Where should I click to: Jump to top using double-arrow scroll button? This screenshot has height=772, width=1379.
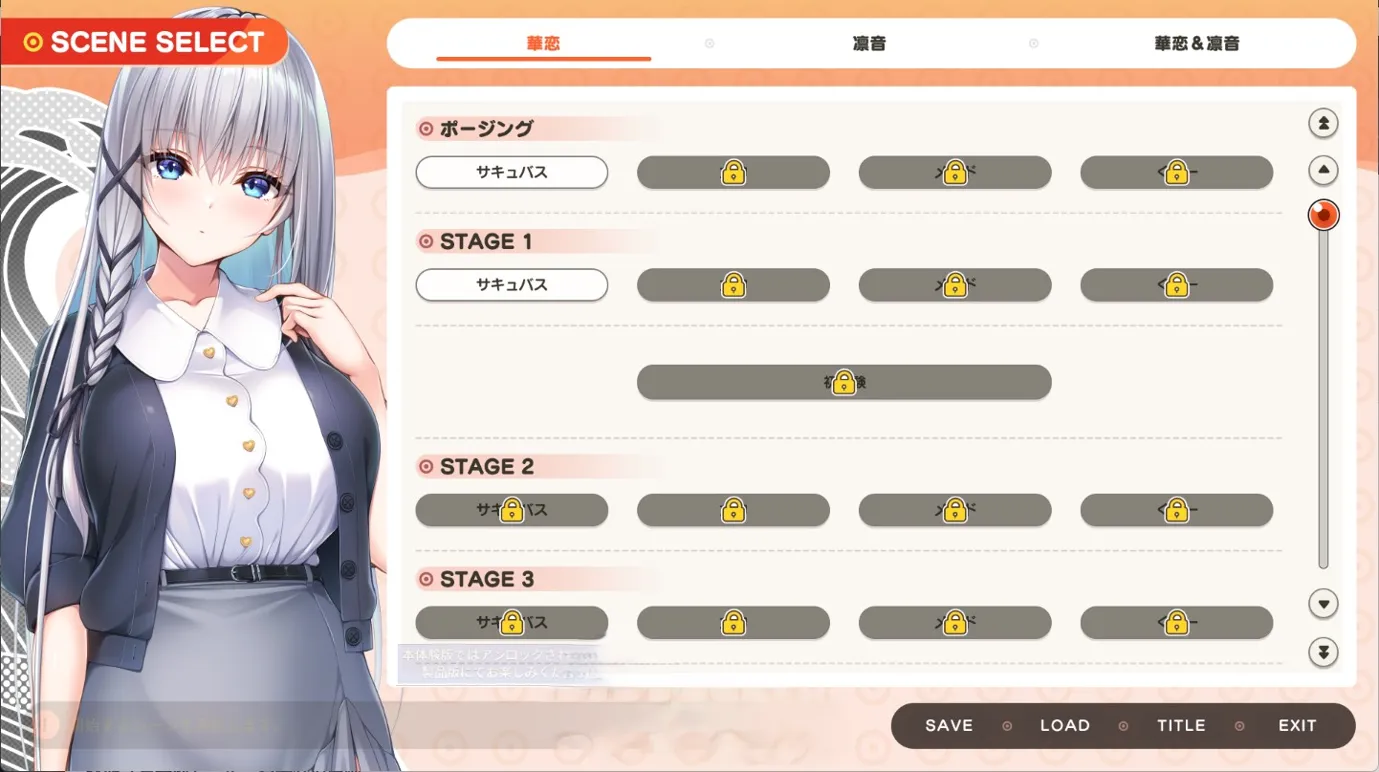tap(1323, 122)
